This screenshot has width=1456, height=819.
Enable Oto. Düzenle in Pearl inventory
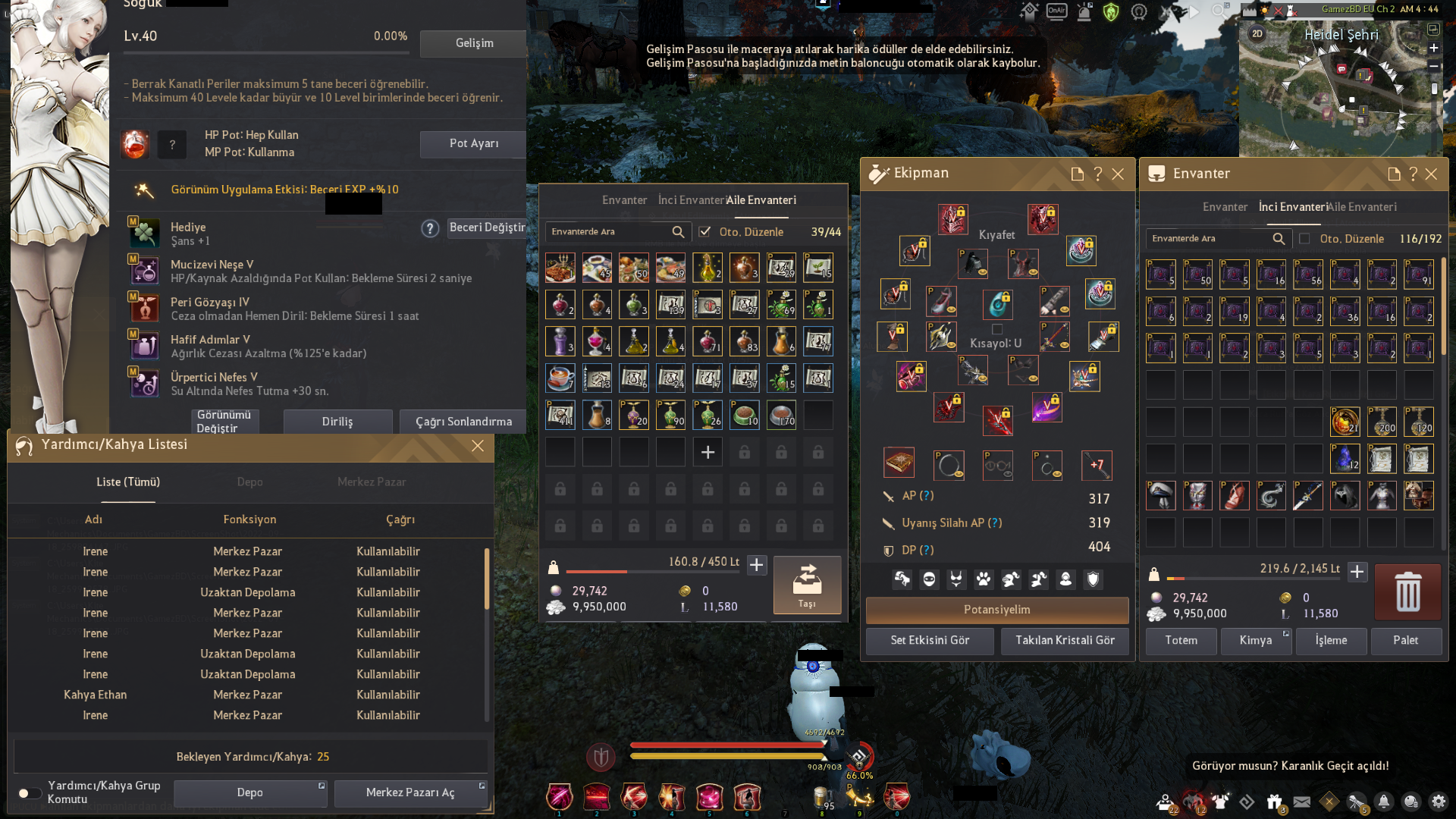click(x=1306, y=238)
